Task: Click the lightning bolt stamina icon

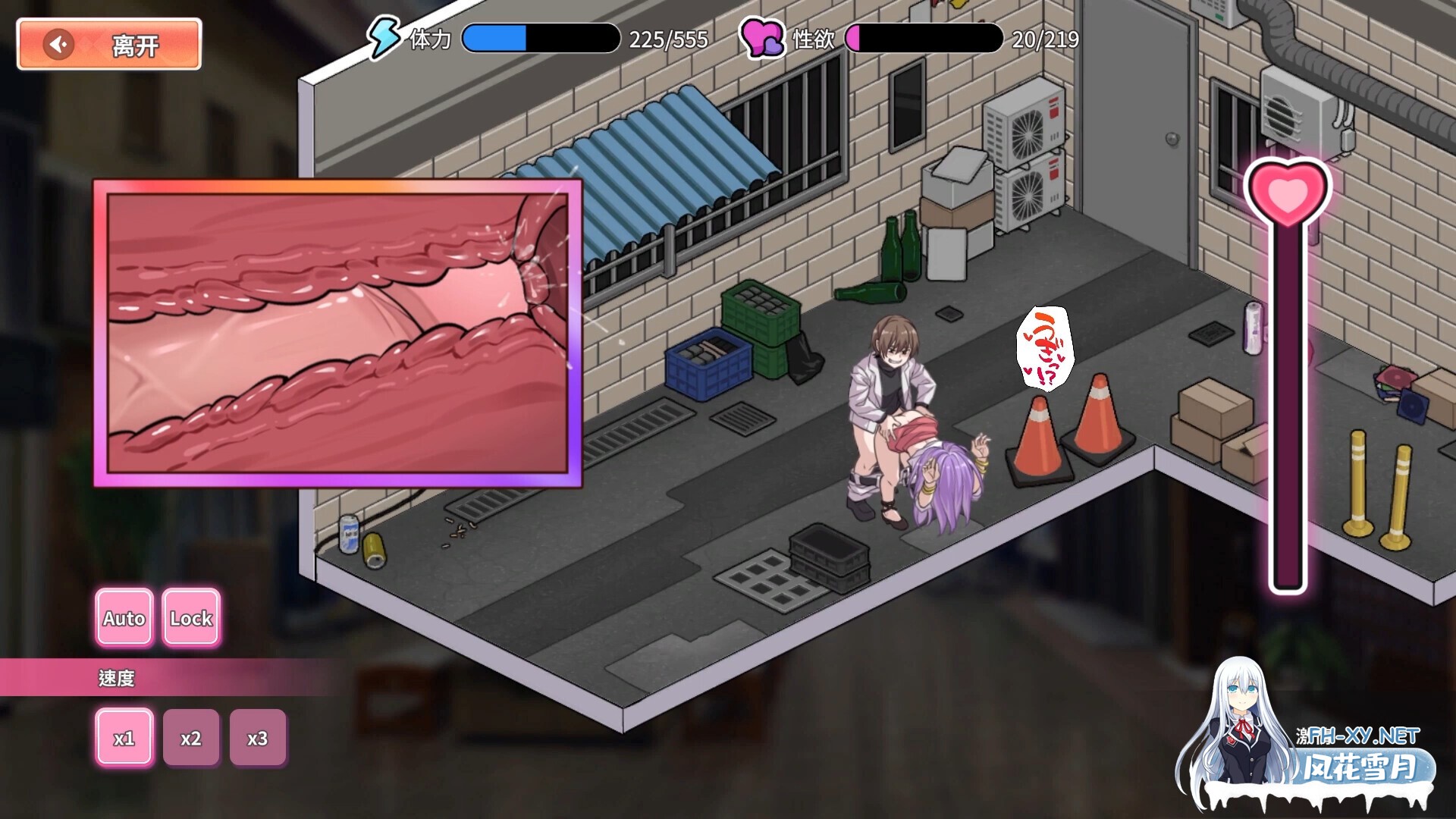Action: point(385,36)
